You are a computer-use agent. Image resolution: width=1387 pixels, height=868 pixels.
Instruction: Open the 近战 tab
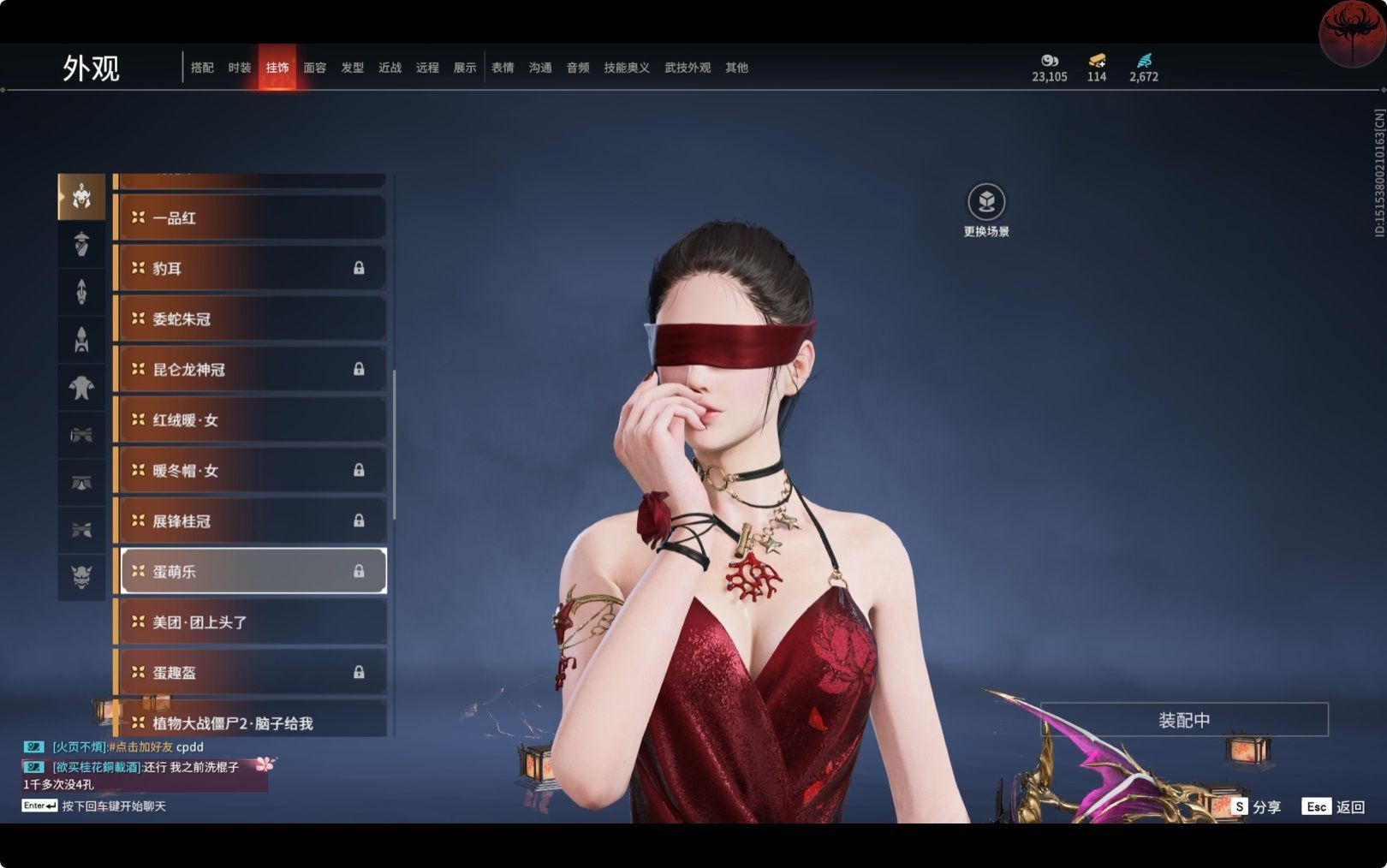pyautogui.click(x=390, y=68)
